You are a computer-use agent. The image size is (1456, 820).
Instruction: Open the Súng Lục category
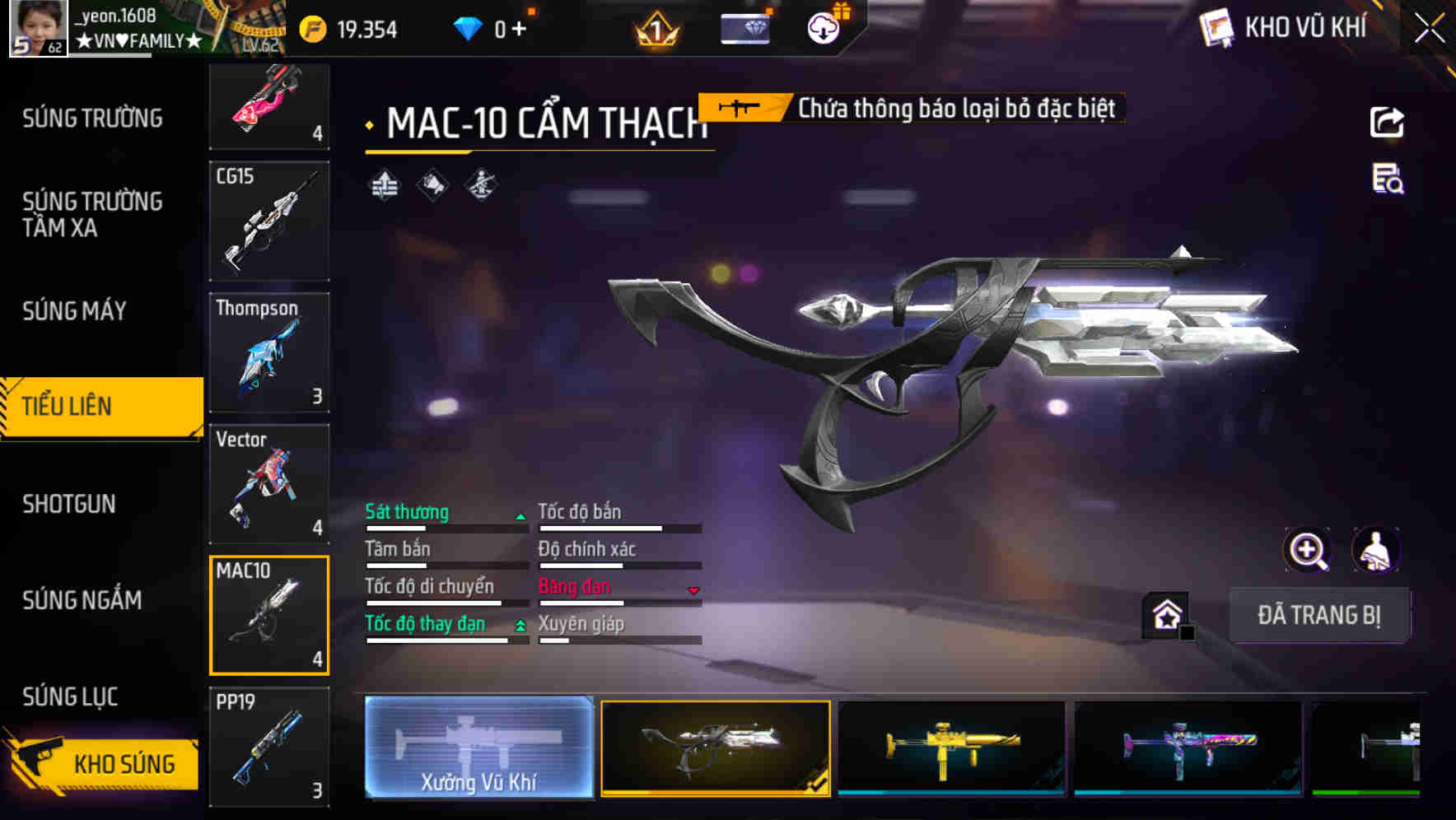[x=70, y=697]
